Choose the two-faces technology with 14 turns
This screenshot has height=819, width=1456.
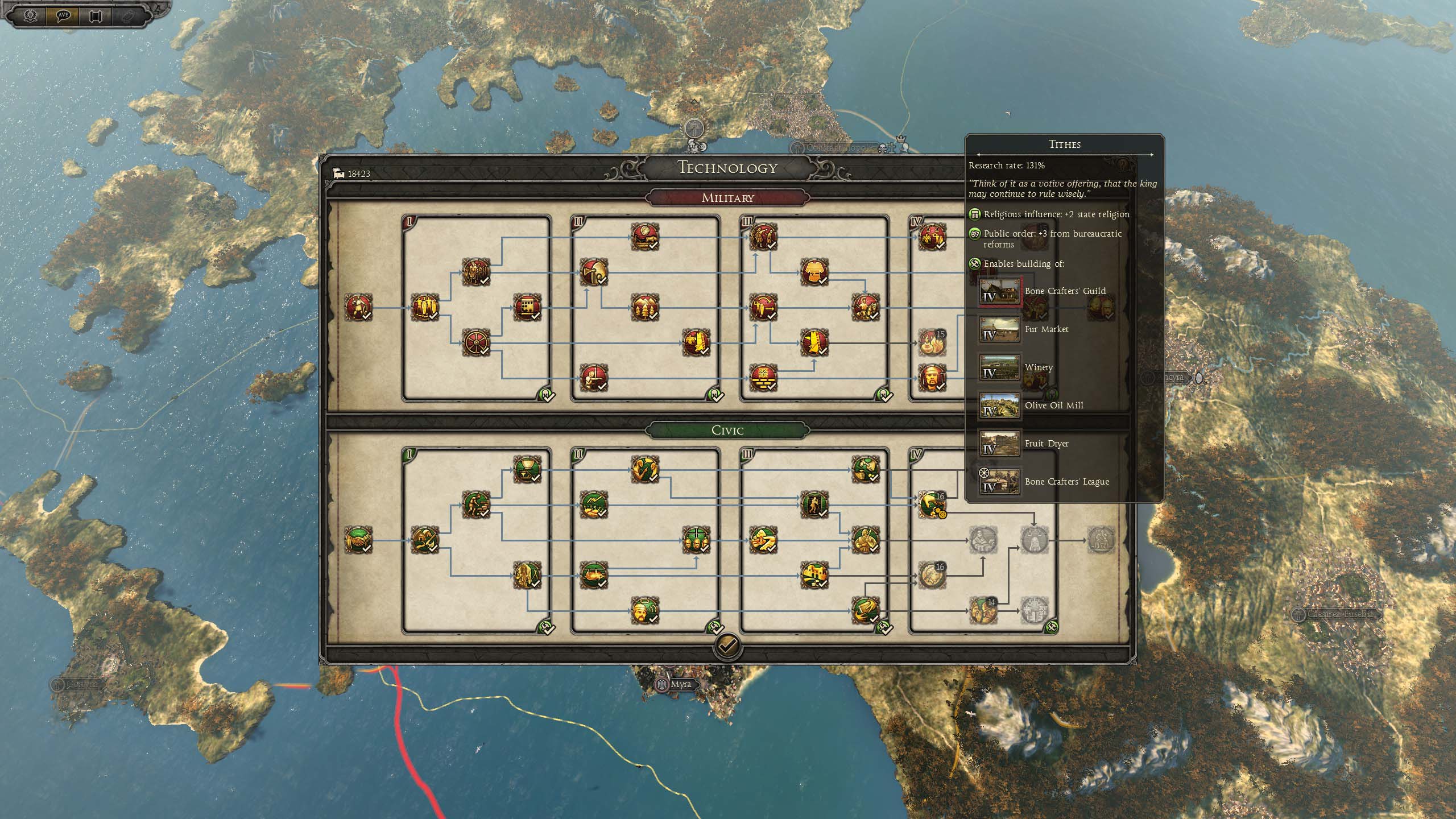tap(983, 610)
